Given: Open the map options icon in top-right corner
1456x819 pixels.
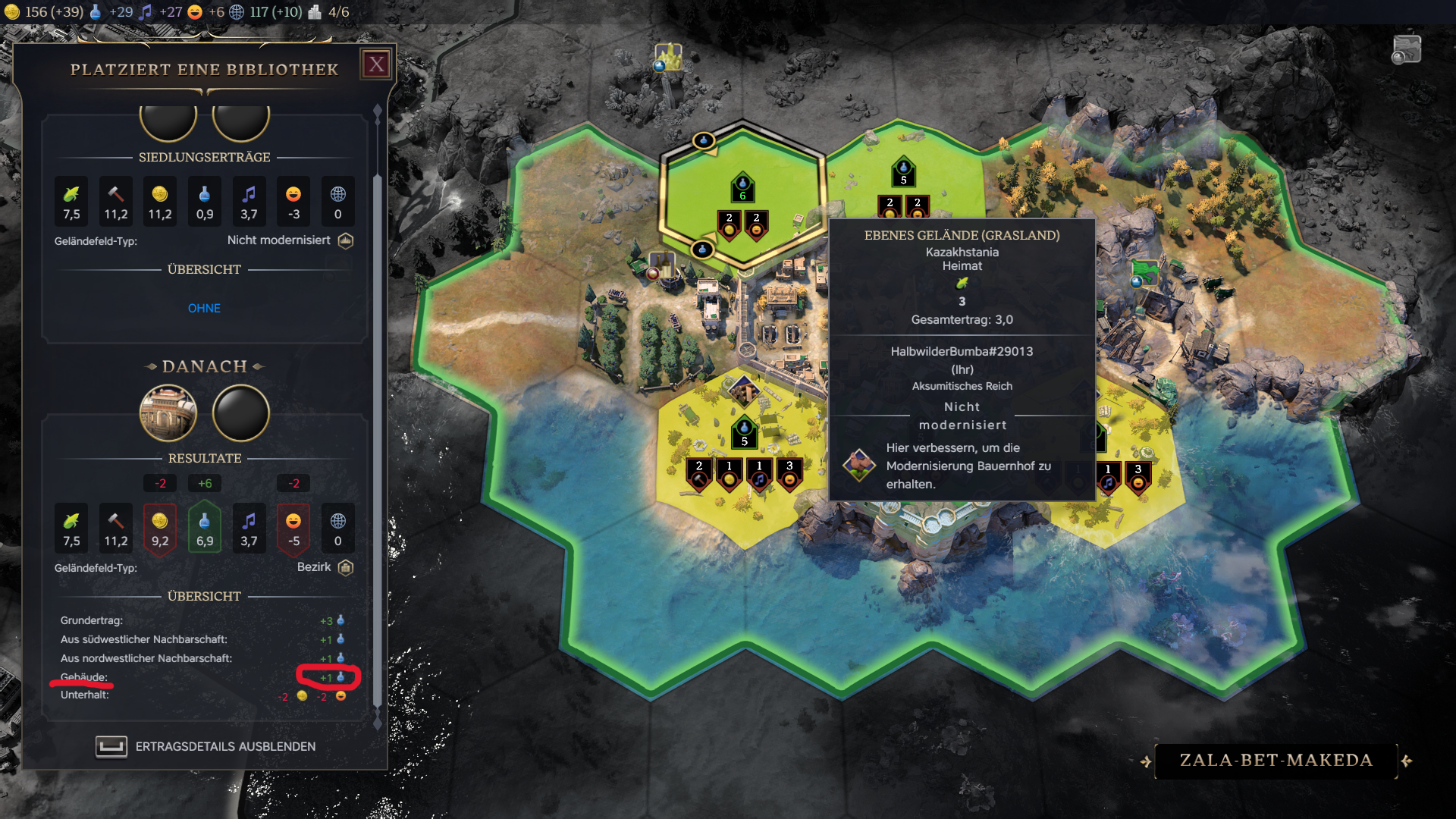Looking at the screenshot, I should 1406,50.
